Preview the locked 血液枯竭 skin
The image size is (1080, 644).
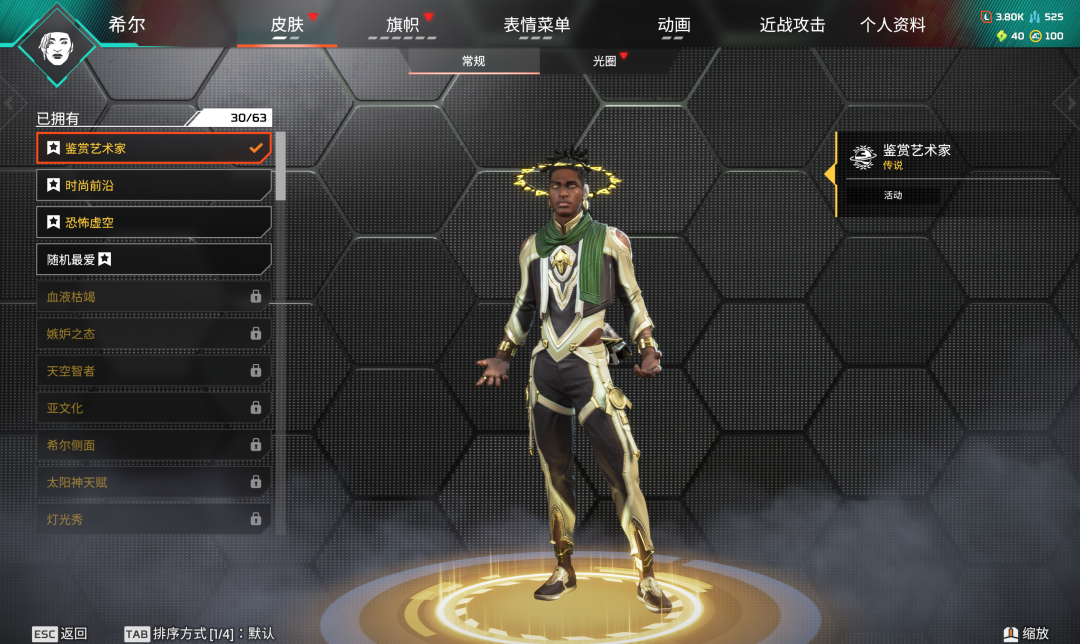coord(154,297)
